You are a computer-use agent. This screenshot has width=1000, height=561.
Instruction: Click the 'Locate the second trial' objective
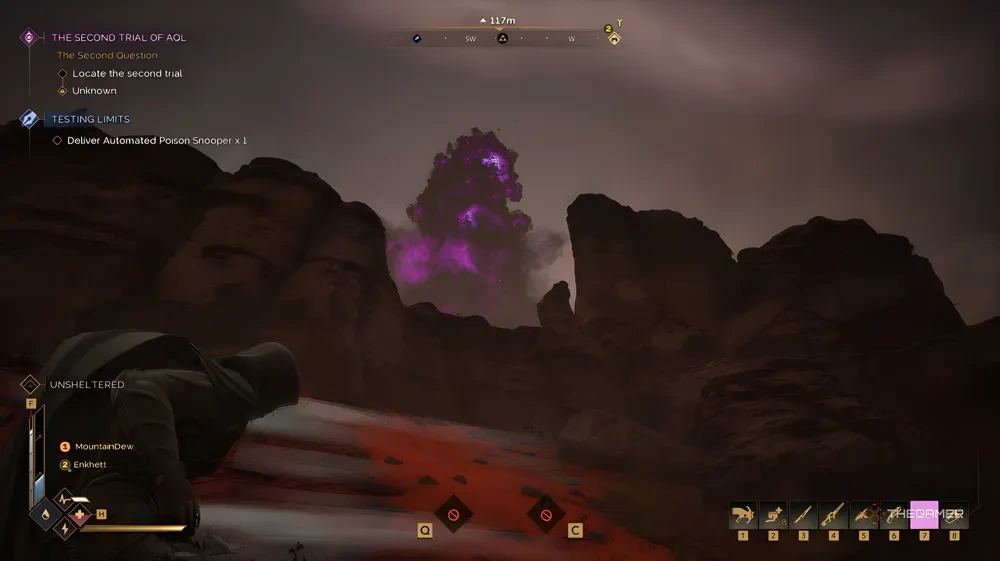pyautogui.click(x=127, y=73)
